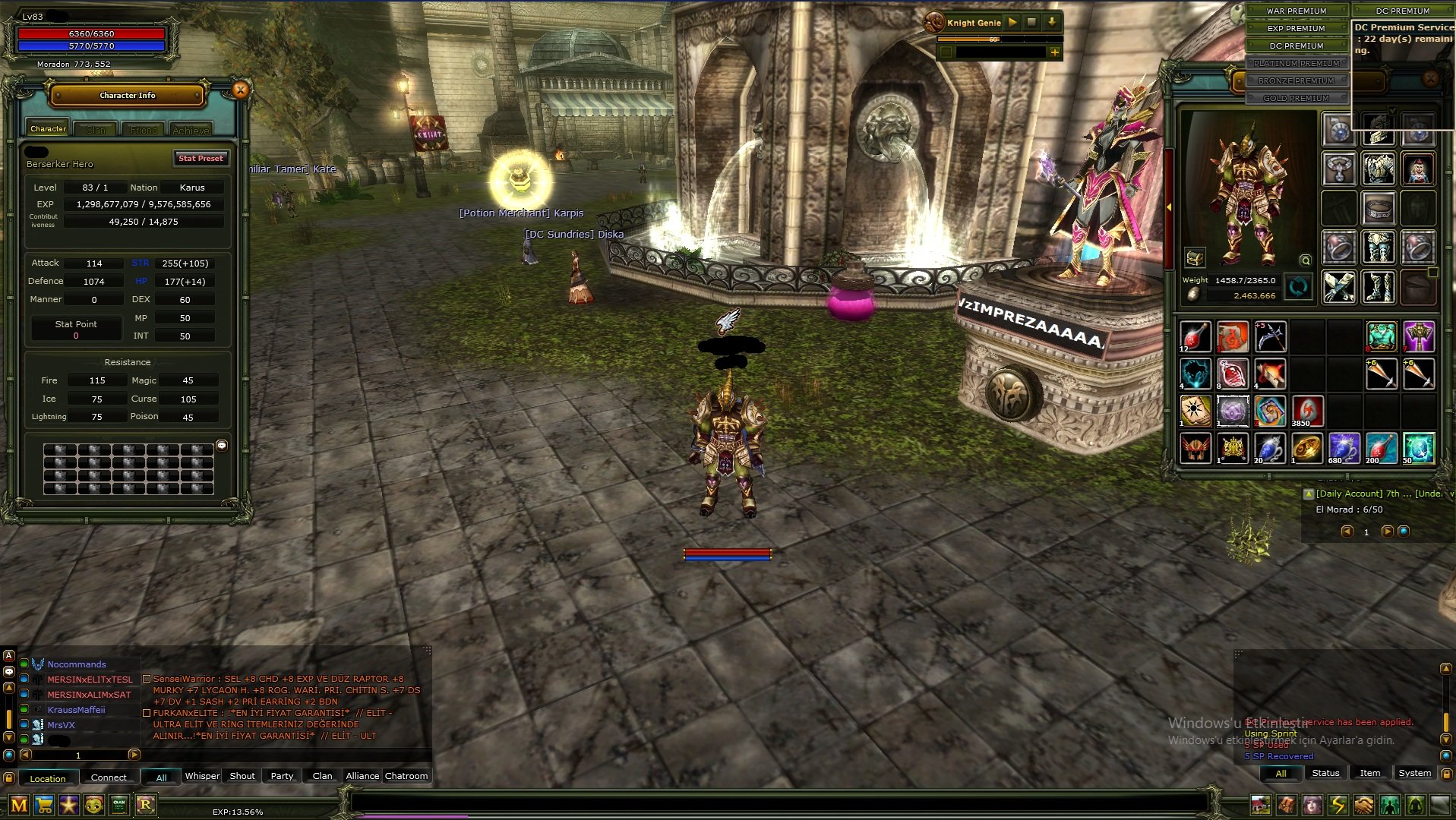This screenshot has width=1456, height=820.
Task: Start the Knight Genie with play button
Action: (1012, 23)
